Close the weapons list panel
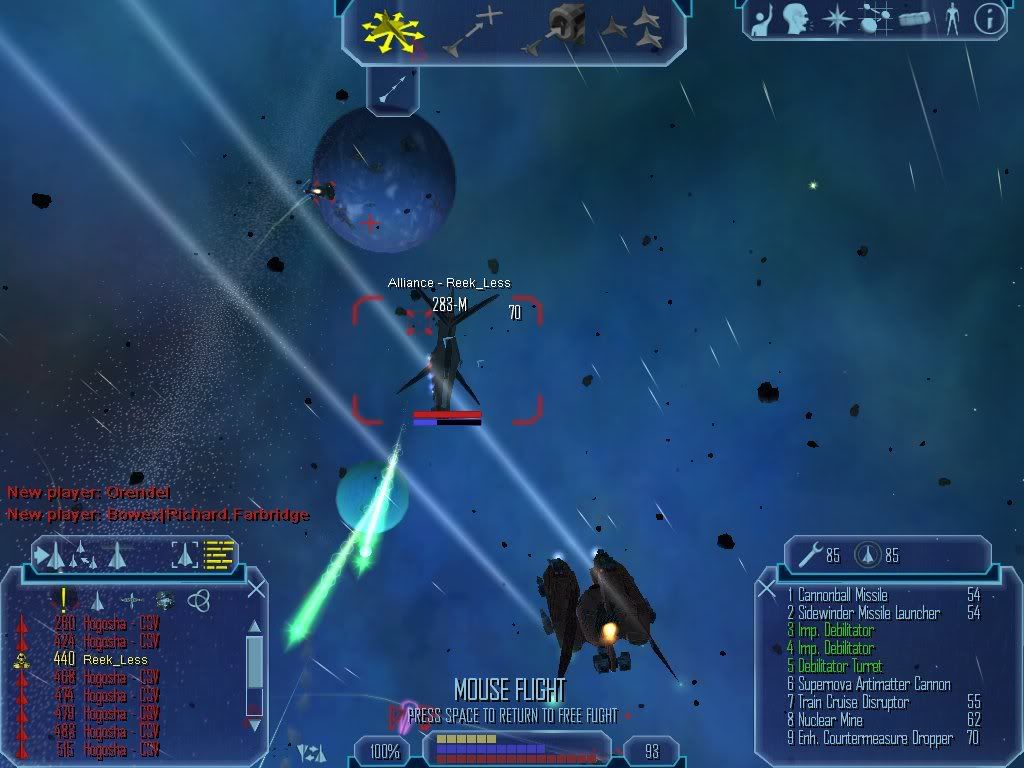Image resolution: width=1024 pixels, height=768 pixels. (x=768, y=590)
